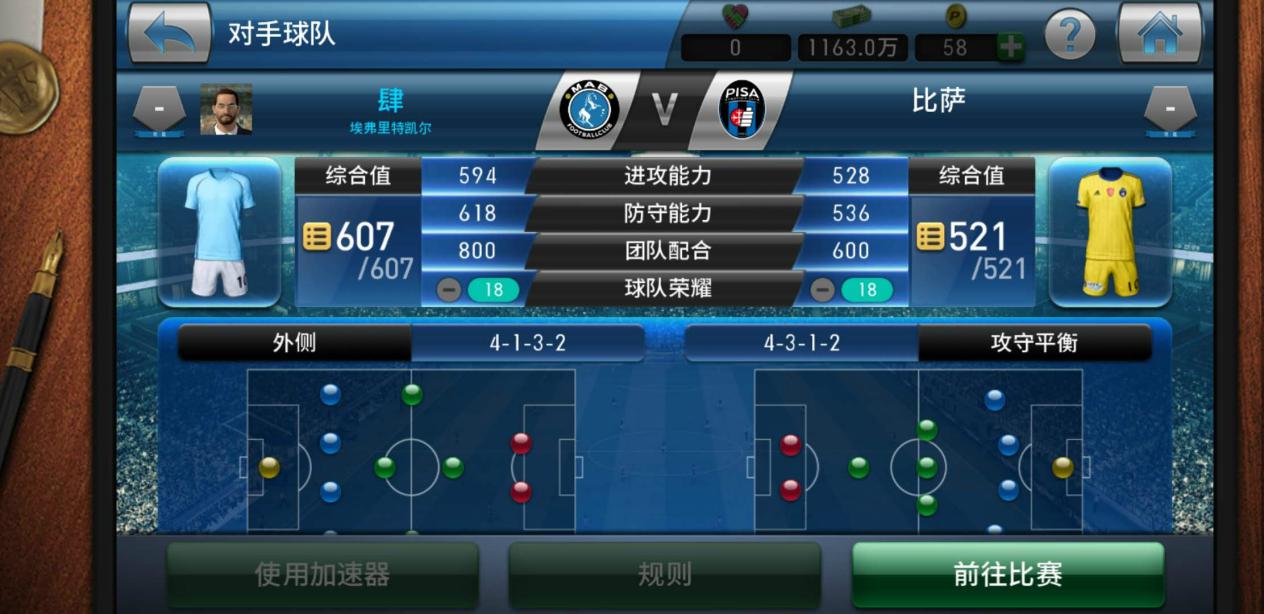View the manager avatar portrait
The width and height of the screenshot is (1264, 614).
pyautogui.click(x=226, y=109)
